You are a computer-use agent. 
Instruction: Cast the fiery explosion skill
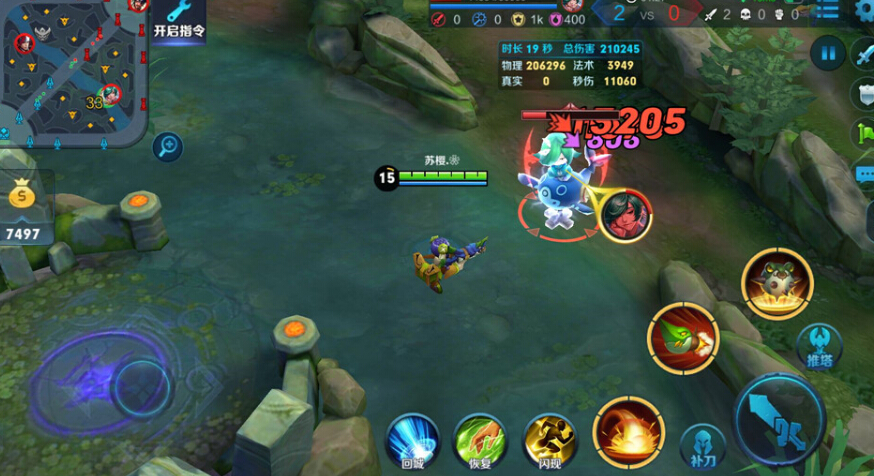[629, 432]
